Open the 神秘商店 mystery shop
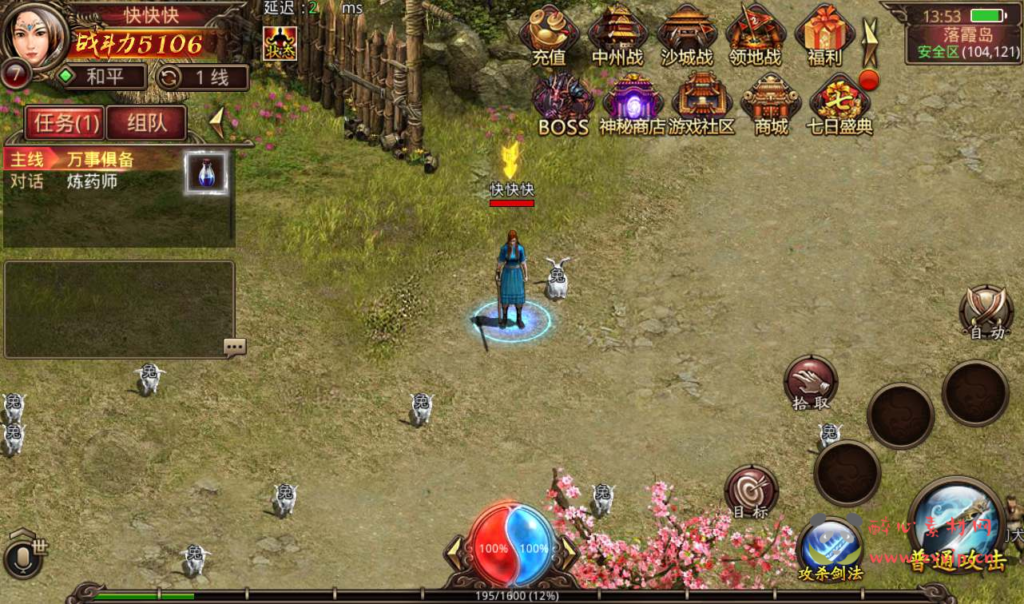1024x604 pixels. click(632, 103)
